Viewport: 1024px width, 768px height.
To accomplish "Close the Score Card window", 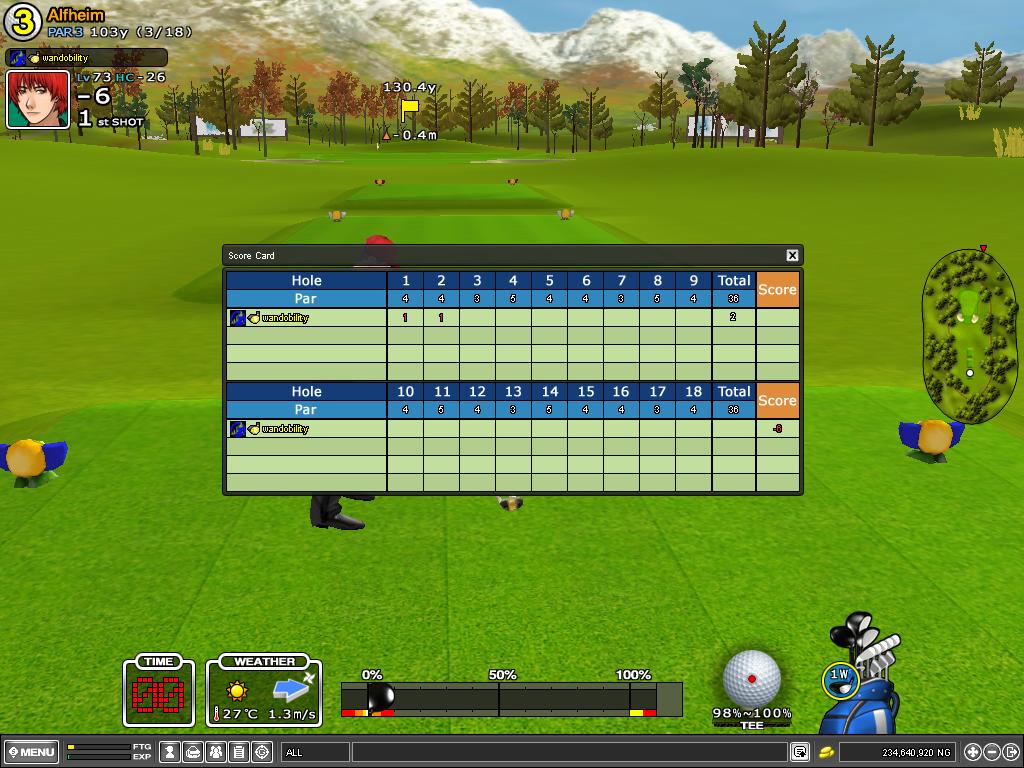I will point(792,256).
